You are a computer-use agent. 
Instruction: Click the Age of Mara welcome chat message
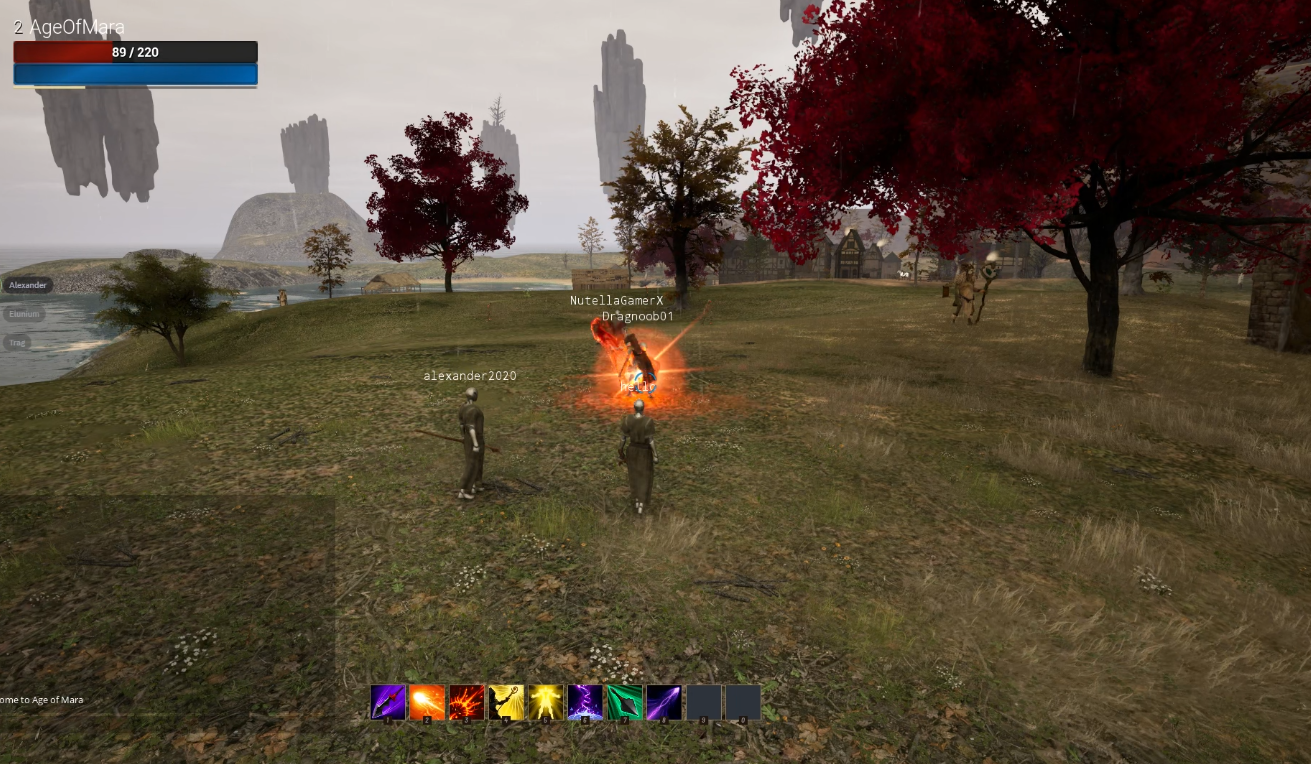[x=44, y=700]
